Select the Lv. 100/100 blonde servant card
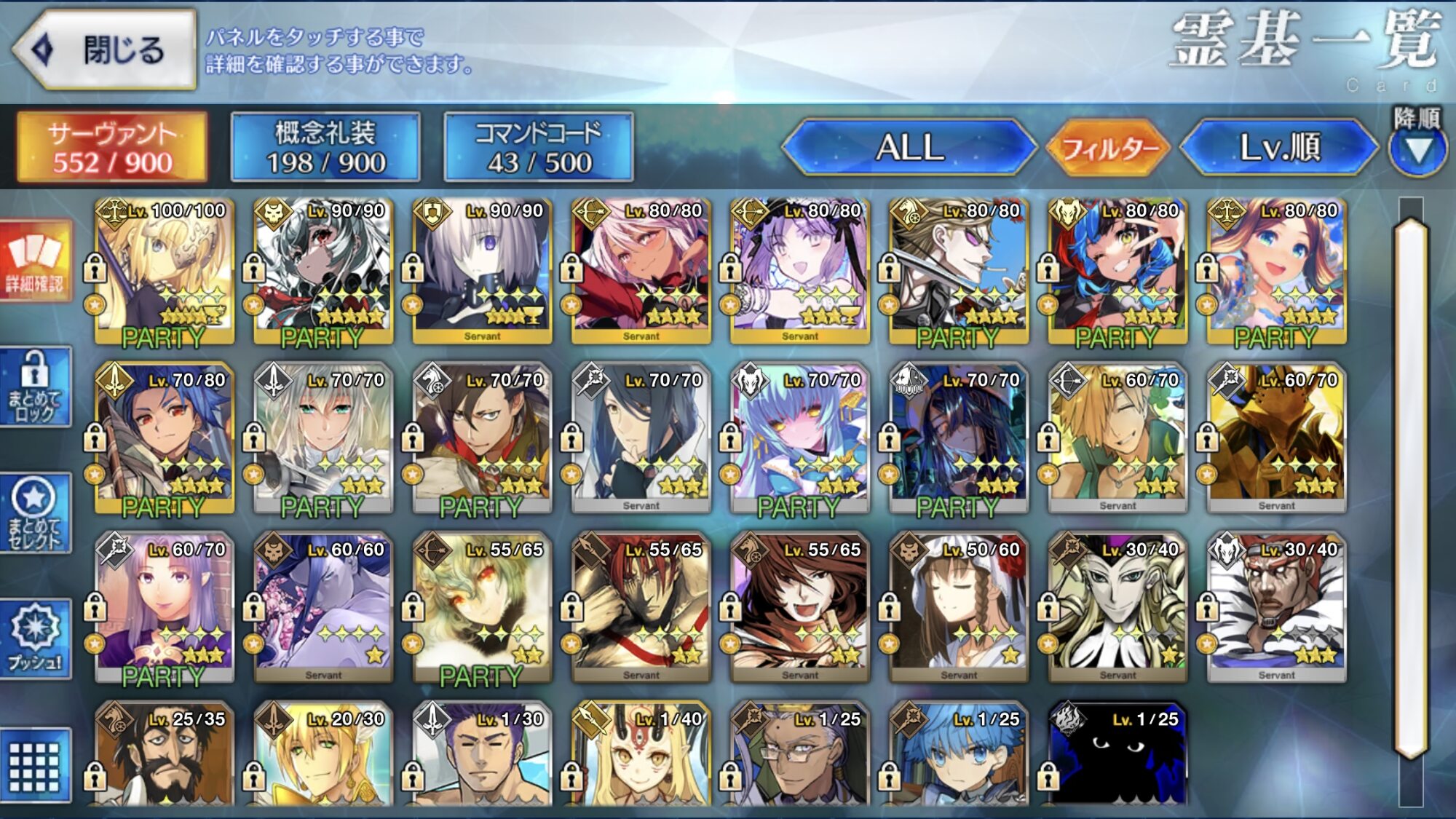1456x819 pixels. pyautogui.click(x=165, y=271)
